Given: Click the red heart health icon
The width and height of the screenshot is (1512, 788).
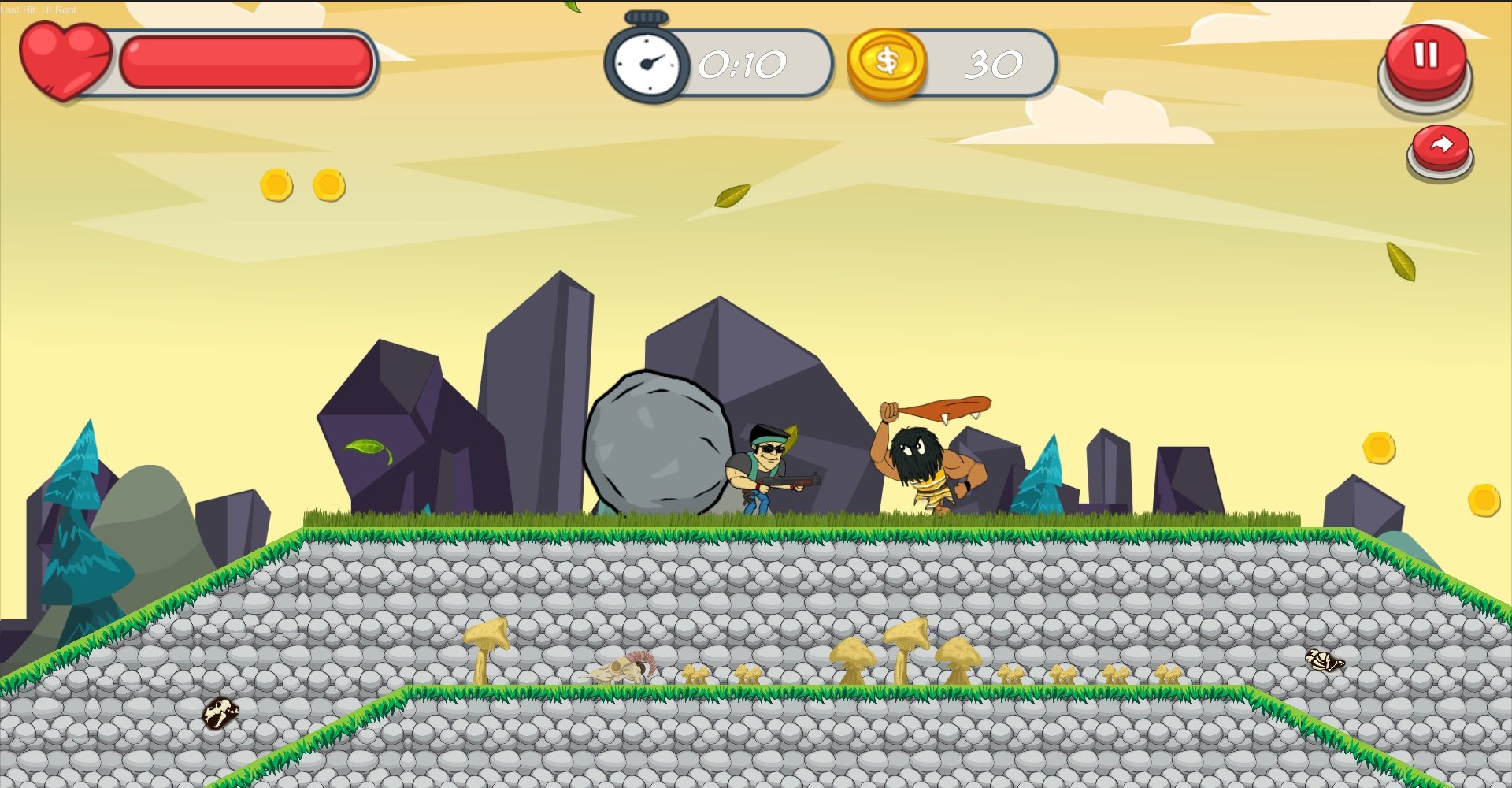Looking at the screenshot, I should click(x=67, y=57).
